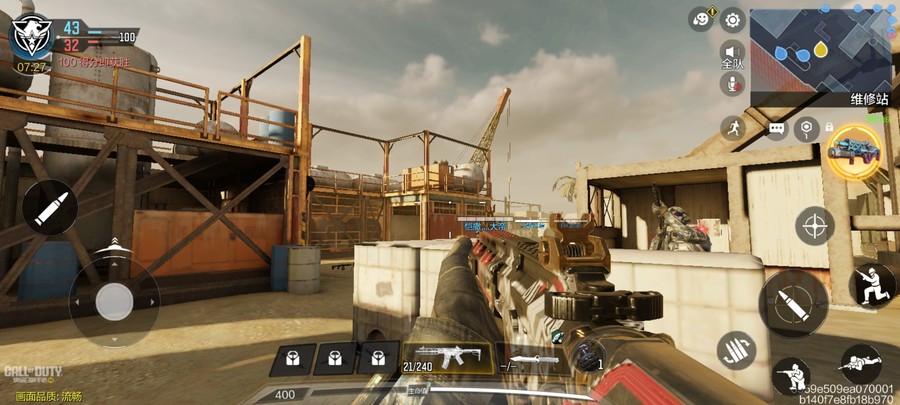Tap the reload magazine button
This screenshot has width=900, height=405.
[736, 351]
